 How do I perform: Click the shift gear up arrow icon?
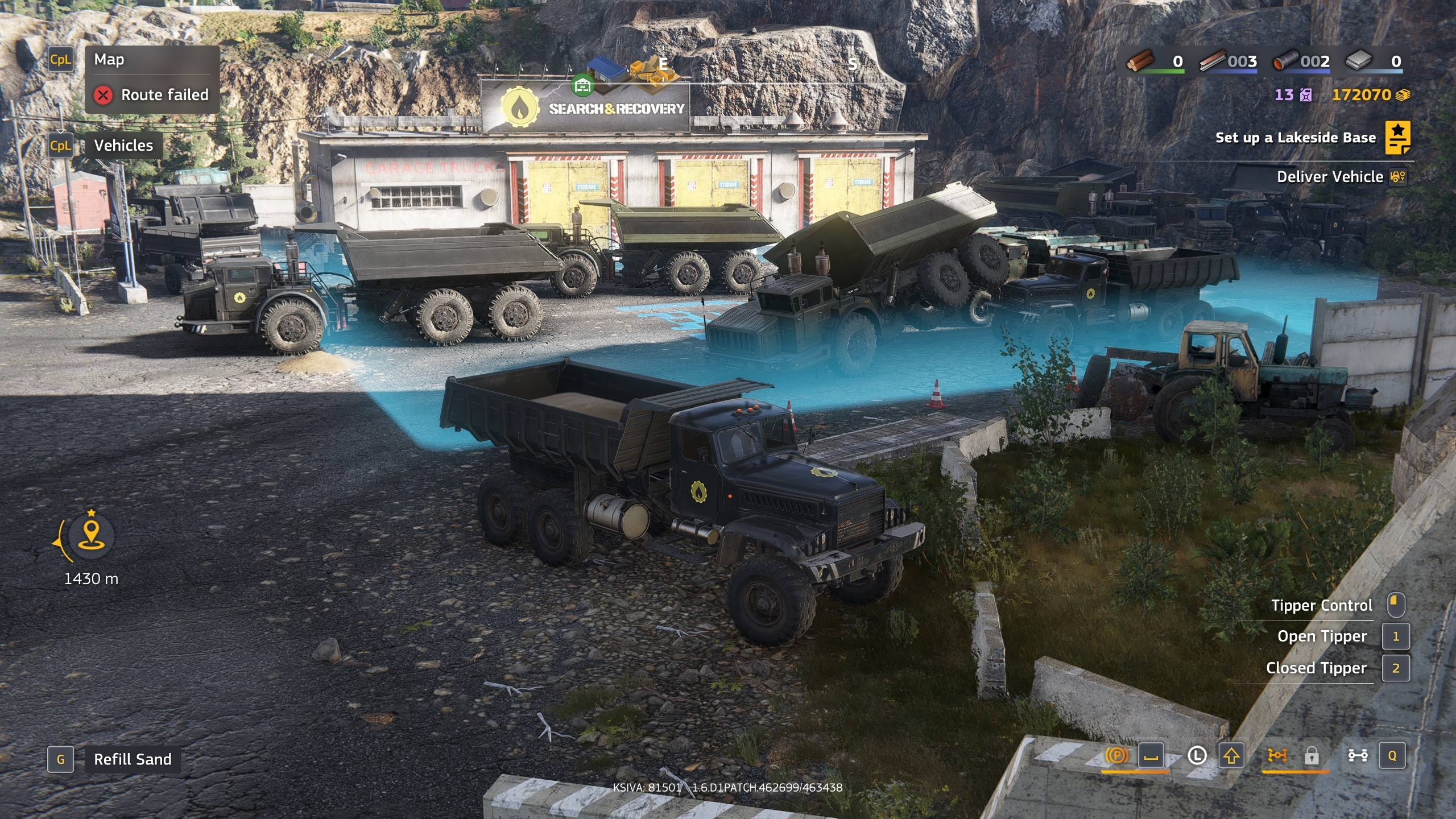point(1231,754)
